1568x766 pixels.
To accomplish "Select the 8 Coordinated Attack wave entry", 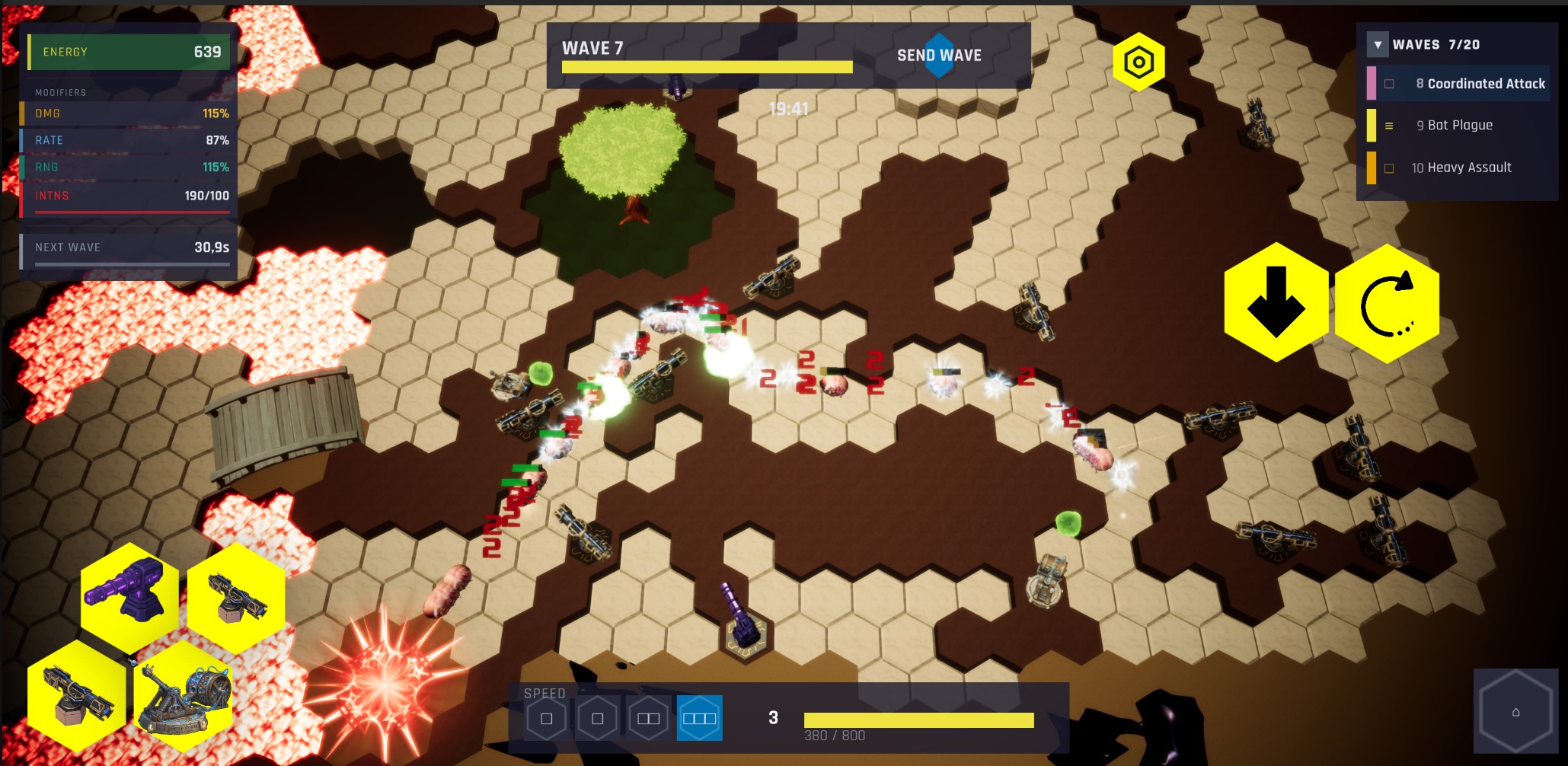I will [x=1479, y=84].
